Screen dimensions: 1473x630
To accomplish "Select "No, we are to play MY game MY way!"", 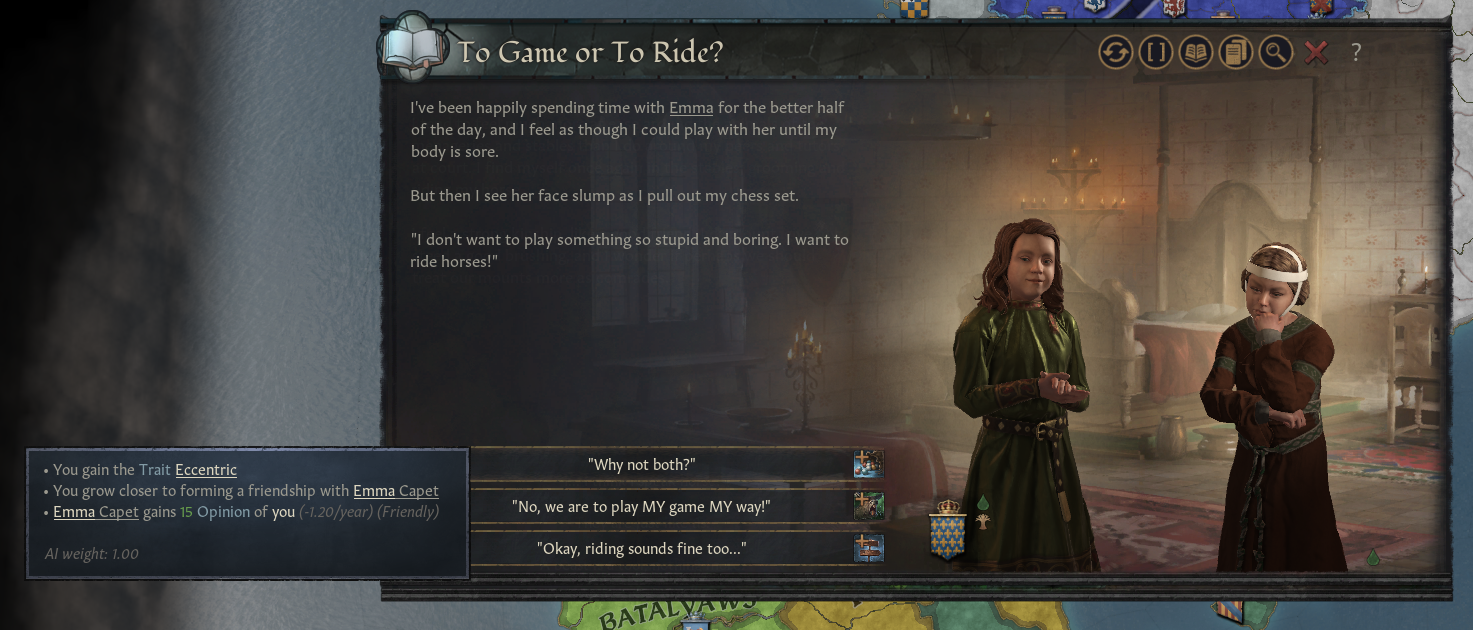I will tap(641, 507).
